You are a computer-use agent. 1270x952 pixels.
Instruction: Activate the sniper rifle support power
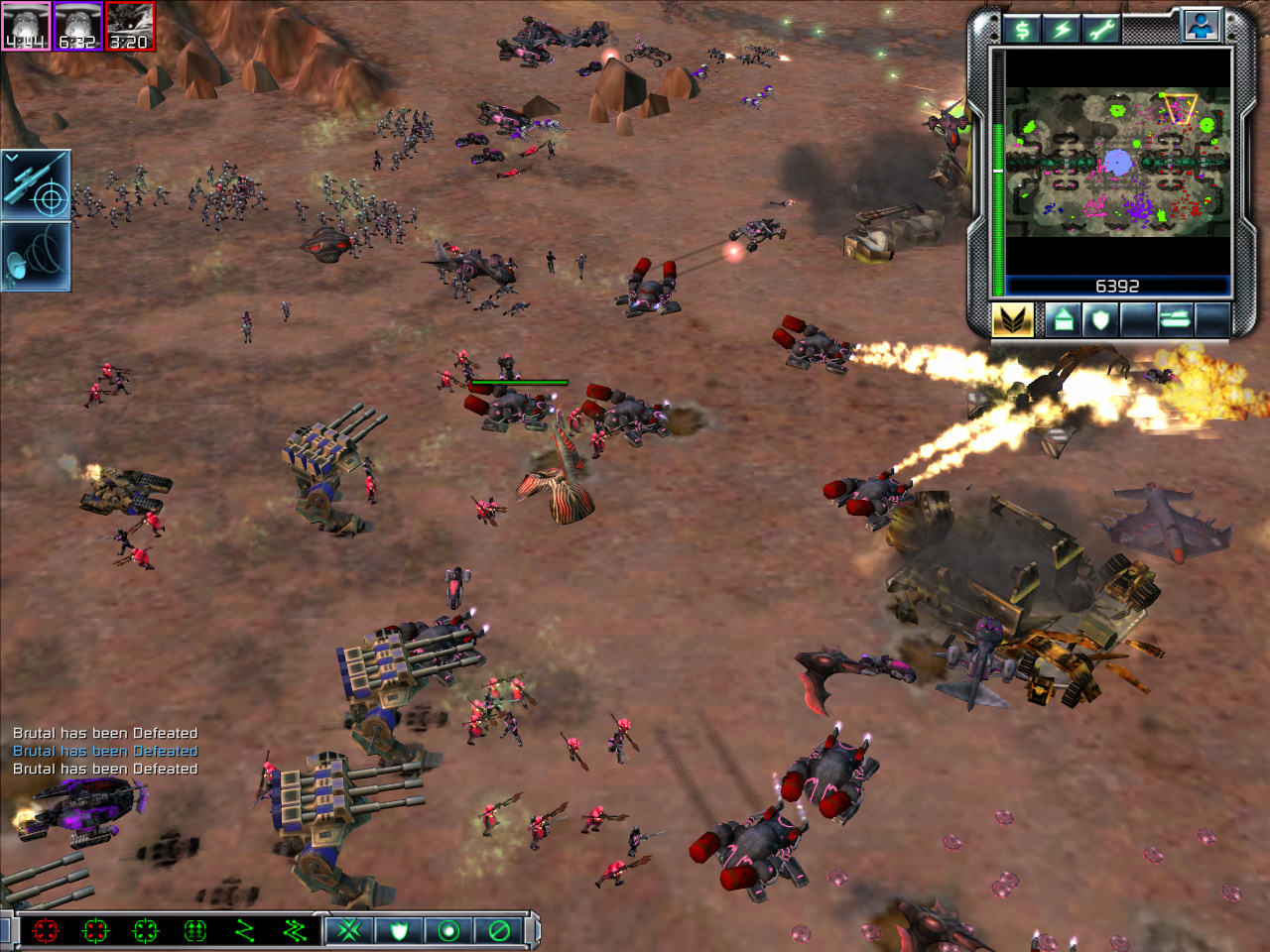(x=36, y=184)
